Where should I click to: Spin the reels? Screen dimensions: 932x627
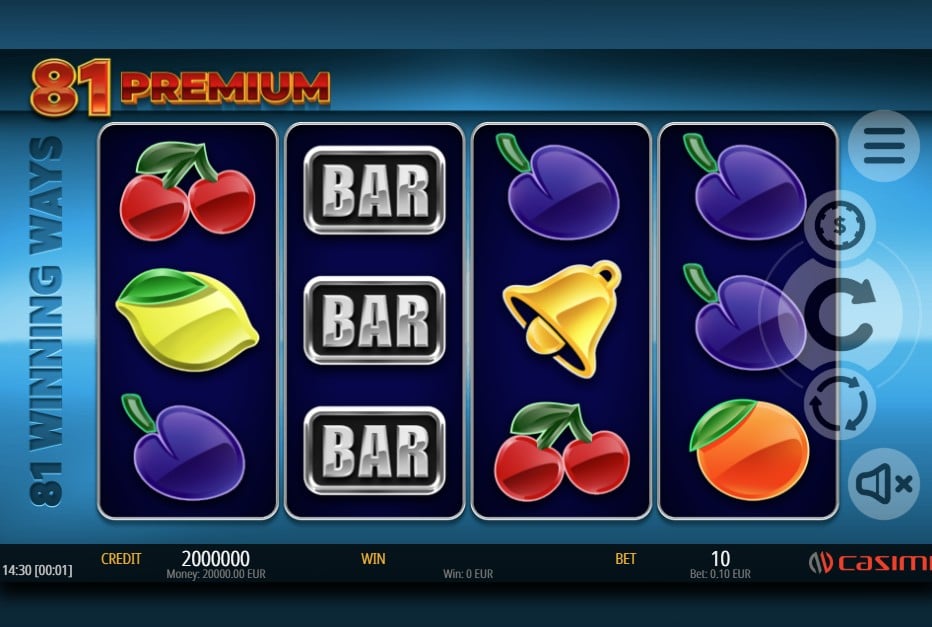click(x=840, y=314)
